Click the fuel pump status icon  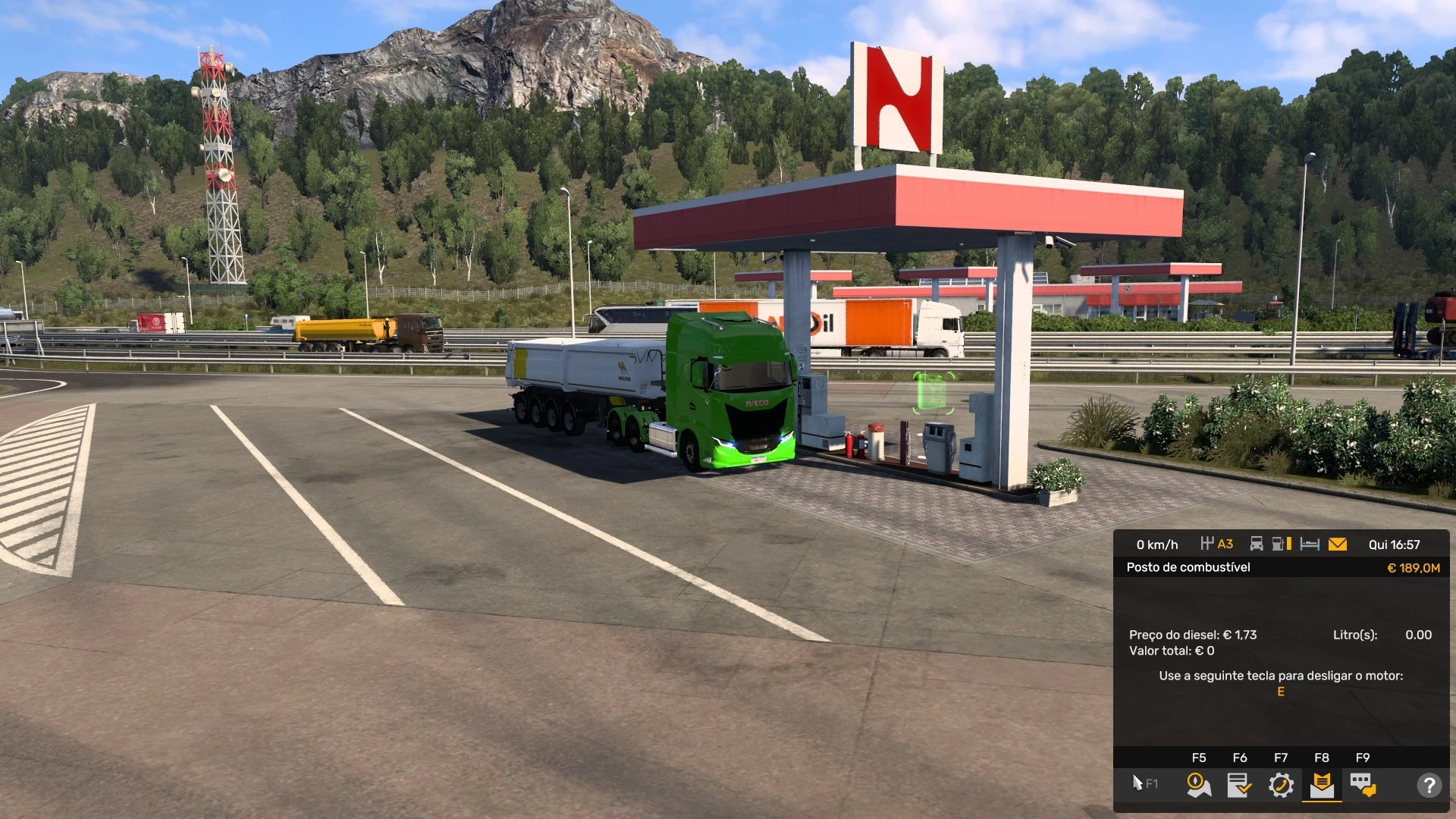[1281, 544]
